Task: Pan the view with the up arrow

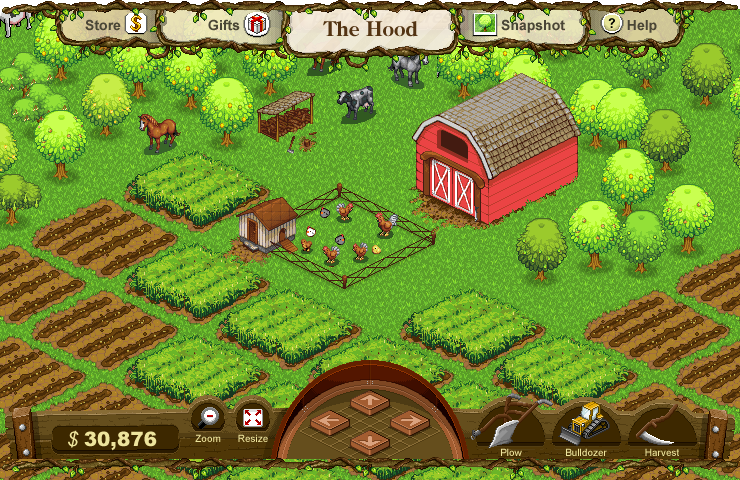Action: pyautogui.click(x=369, y=402)
